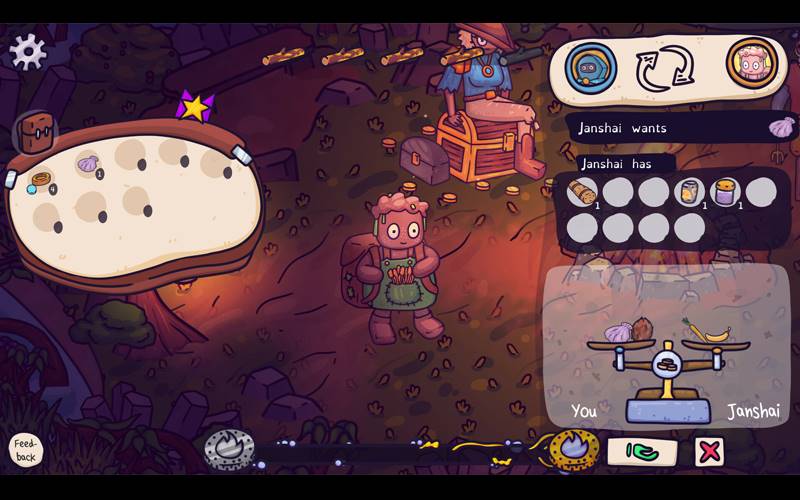Click the swap arrows trade icon
The image size is (800, 500).
[665, 68]
